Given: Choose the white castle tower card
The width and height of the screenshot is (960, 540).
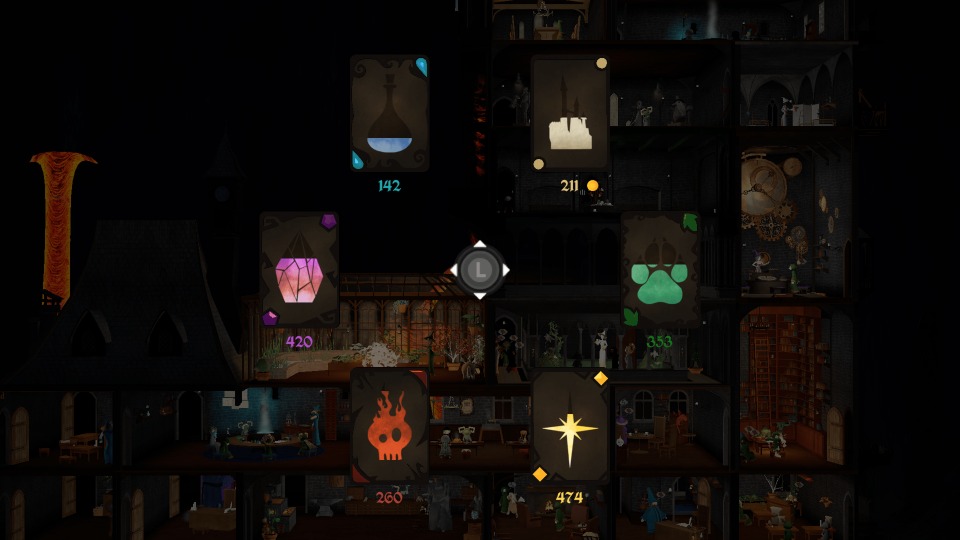Looking at the screenshot, I should pos(570,114).
